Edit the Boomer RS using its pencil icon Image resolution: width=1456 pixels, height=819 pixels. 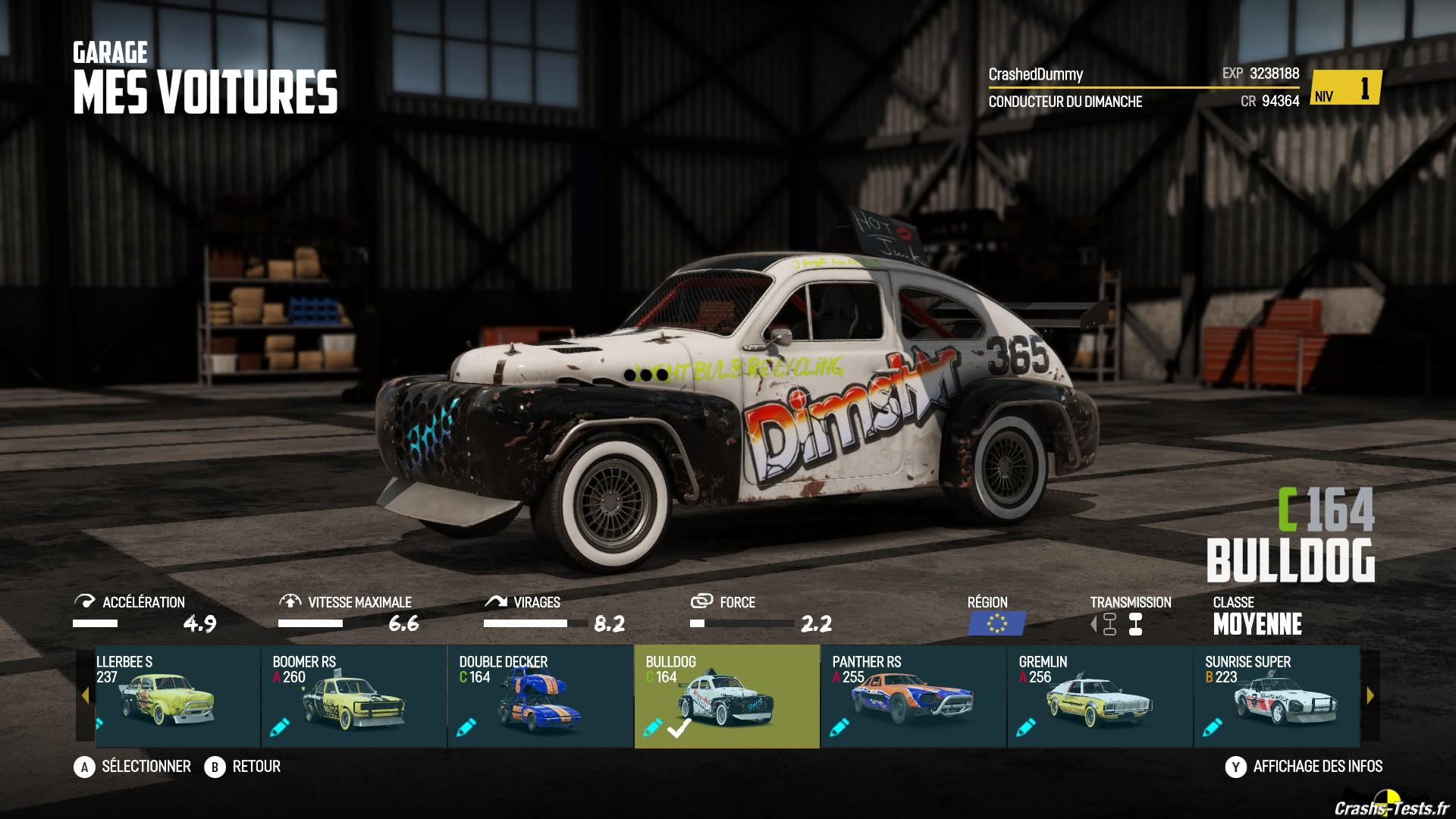point(280,728)
